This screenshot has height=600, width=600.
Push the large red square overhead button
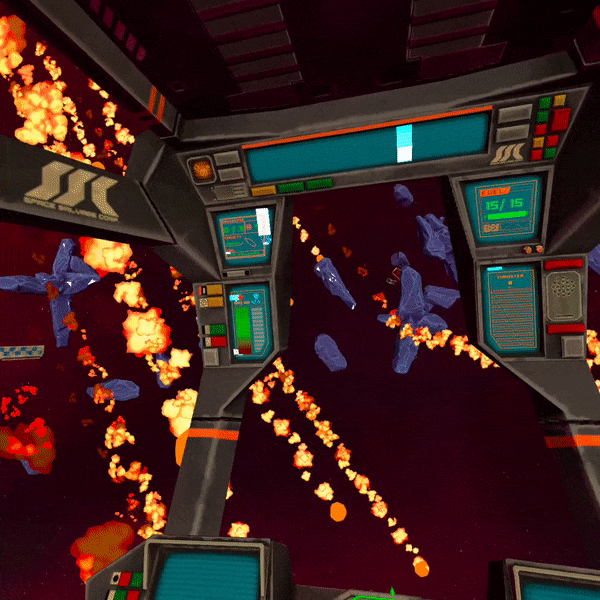coord(560,119)
